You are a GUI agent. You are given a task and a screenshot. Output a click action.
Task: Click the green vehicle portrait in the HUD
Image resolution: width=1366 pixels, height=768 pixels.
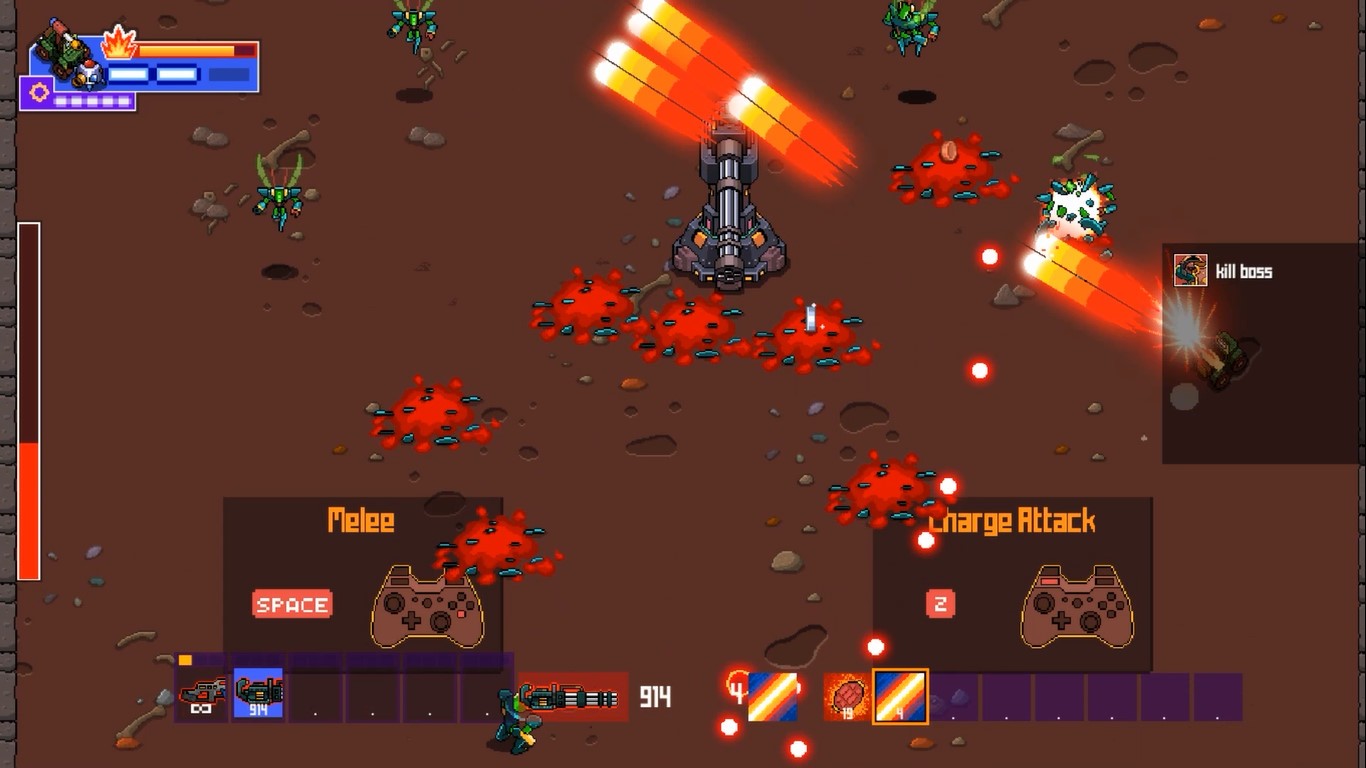60,49
